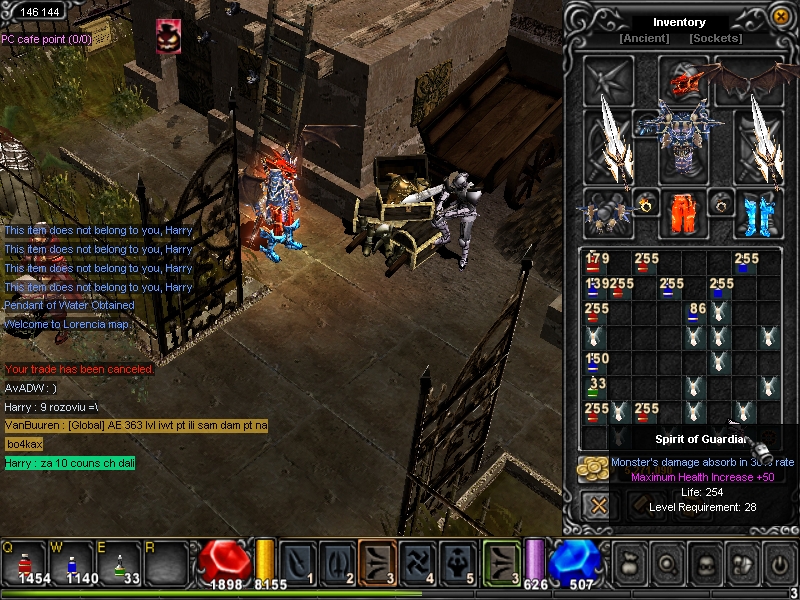
Task: Open the Sockets tab
Action: pyautogui.click(x=715, y=39)
